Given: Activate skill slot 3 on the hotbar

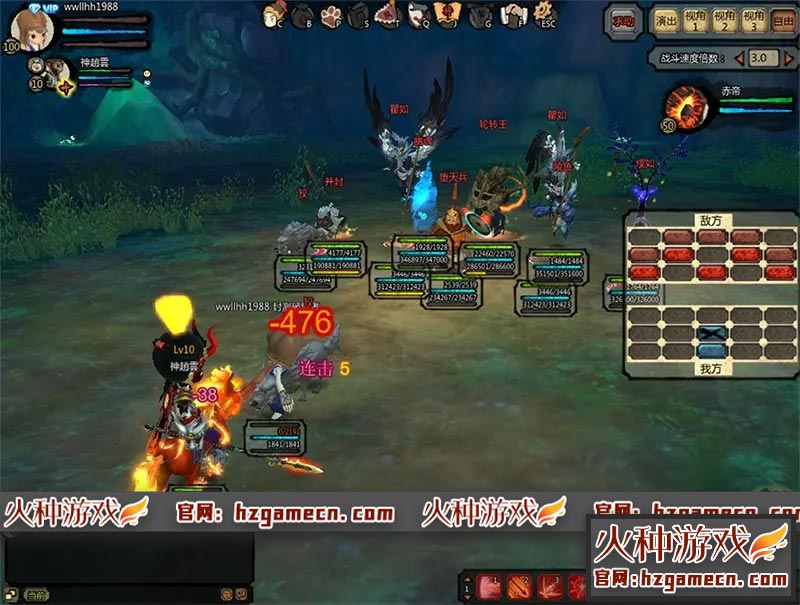Looking at the screenshot, I should pyautogui.click(x=549, y=586).
